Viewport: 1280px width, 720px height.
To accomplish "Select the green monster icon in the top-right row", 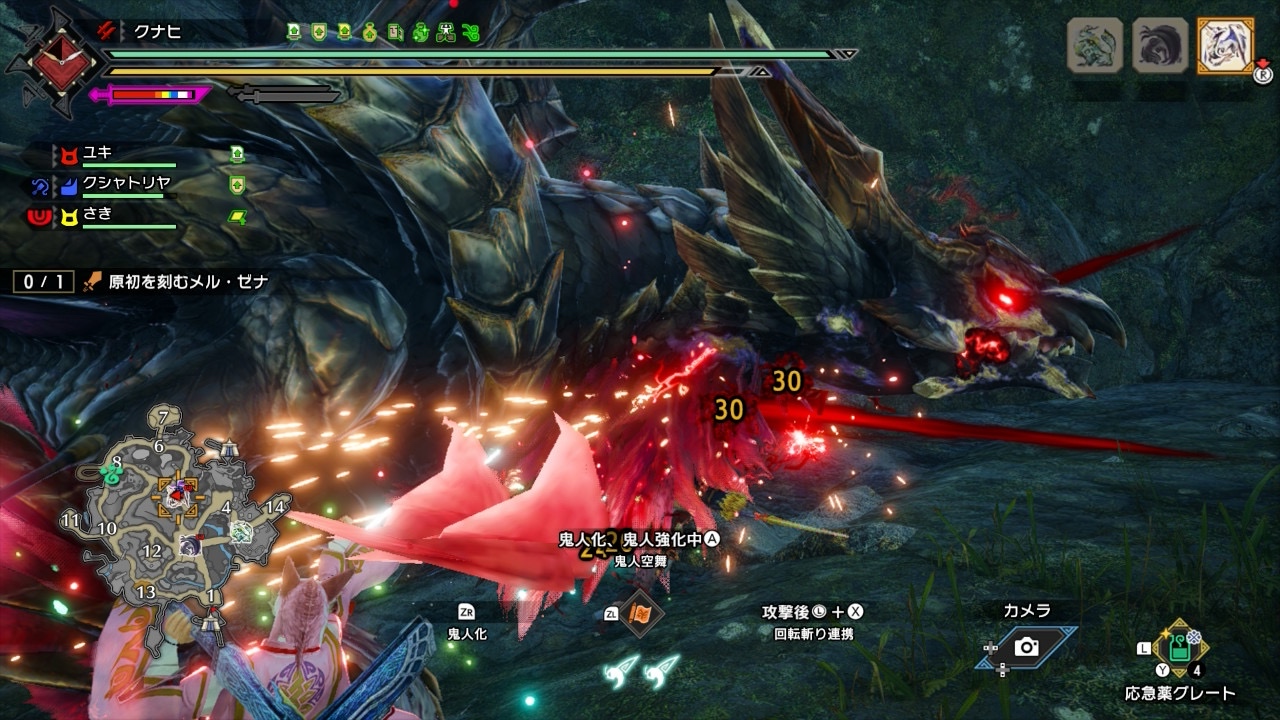I will pos(1095,45).
